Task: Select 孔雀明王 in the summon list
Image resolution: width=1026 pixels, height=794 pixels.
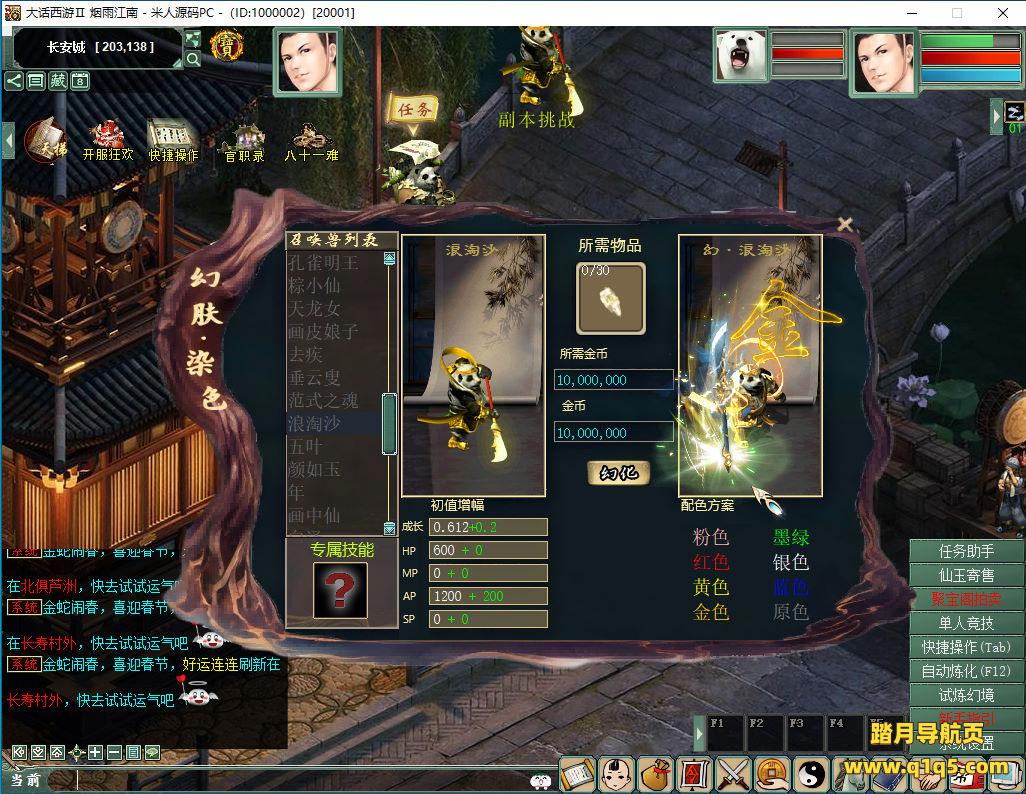Action: [x=322, y=263]
